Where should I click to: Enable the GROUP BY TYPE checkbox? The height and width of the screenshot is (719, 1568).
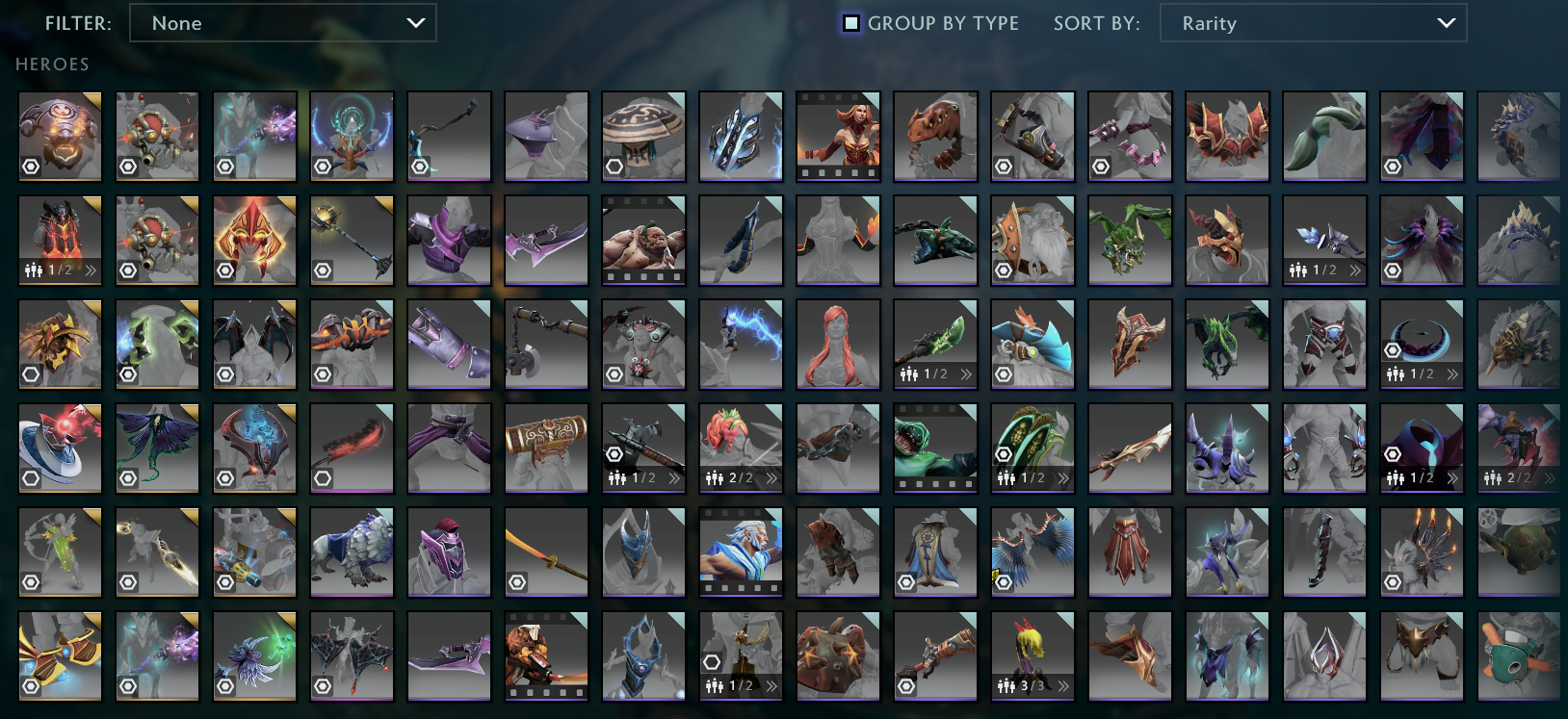849,22
